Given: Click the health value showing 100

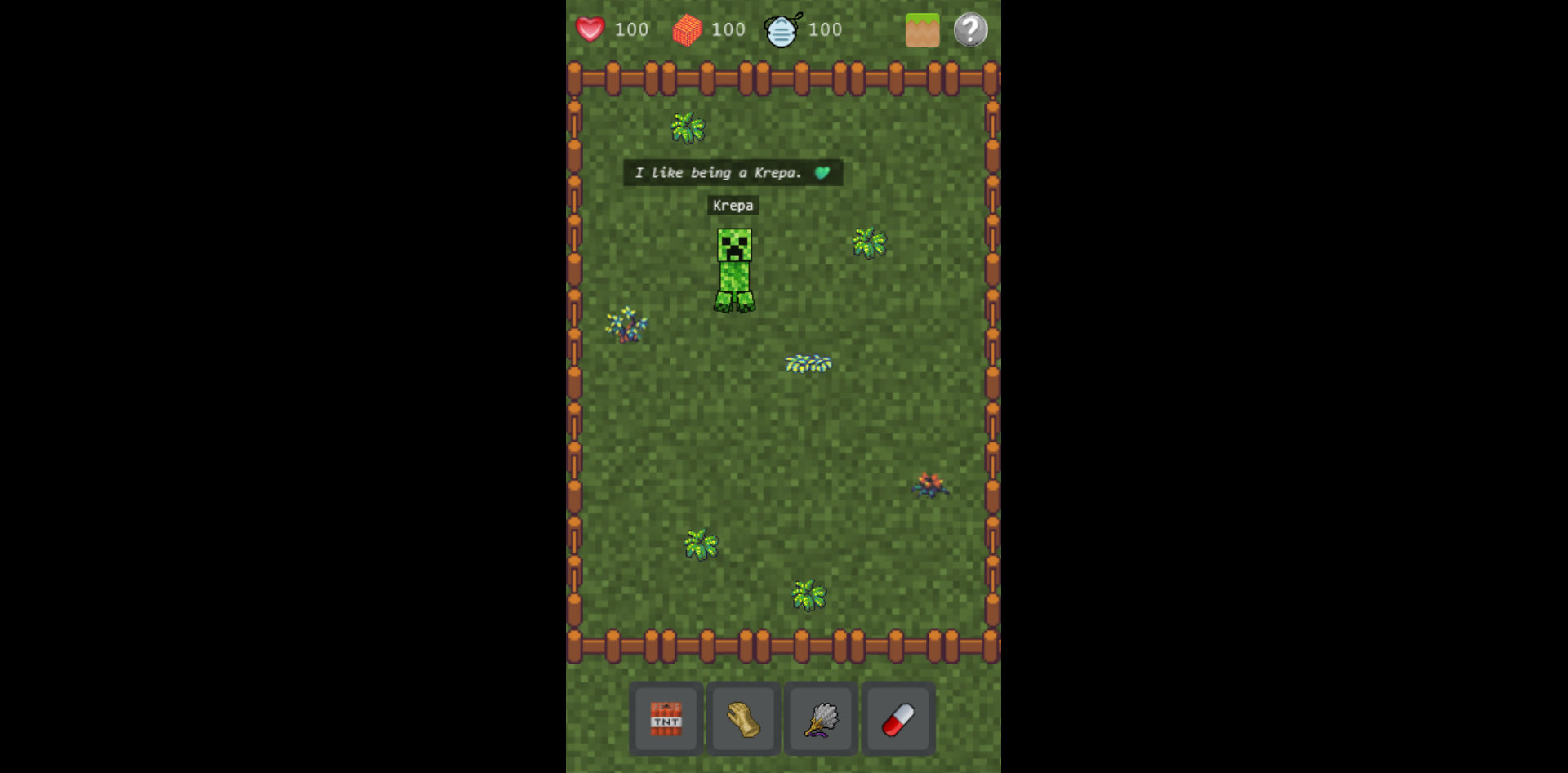Looking at the screenshot, I should [x=630, y=29].
